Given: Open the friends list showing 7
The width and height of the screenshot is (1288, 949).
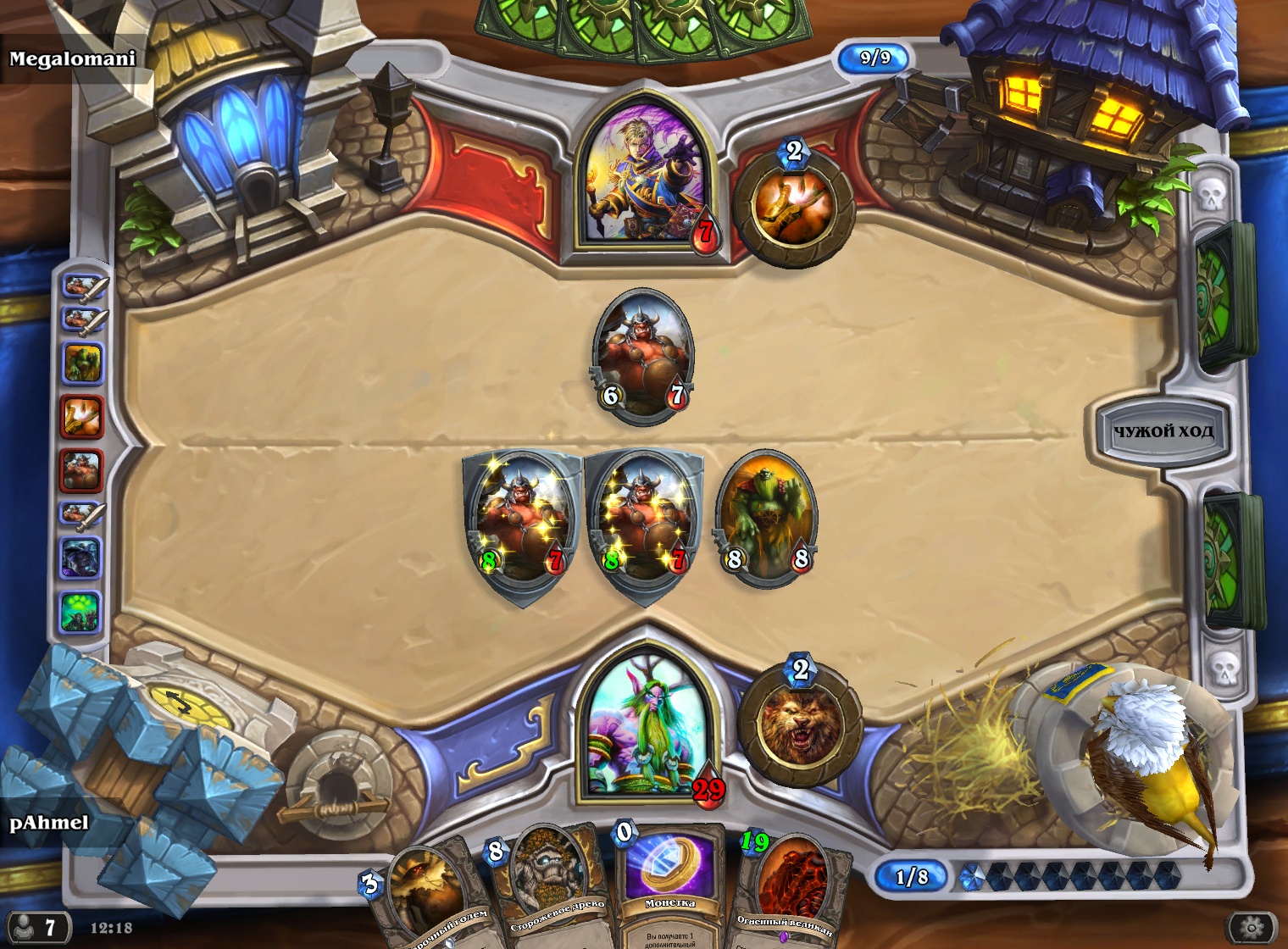Looking at the screenshot, I should tap(36, 927).
